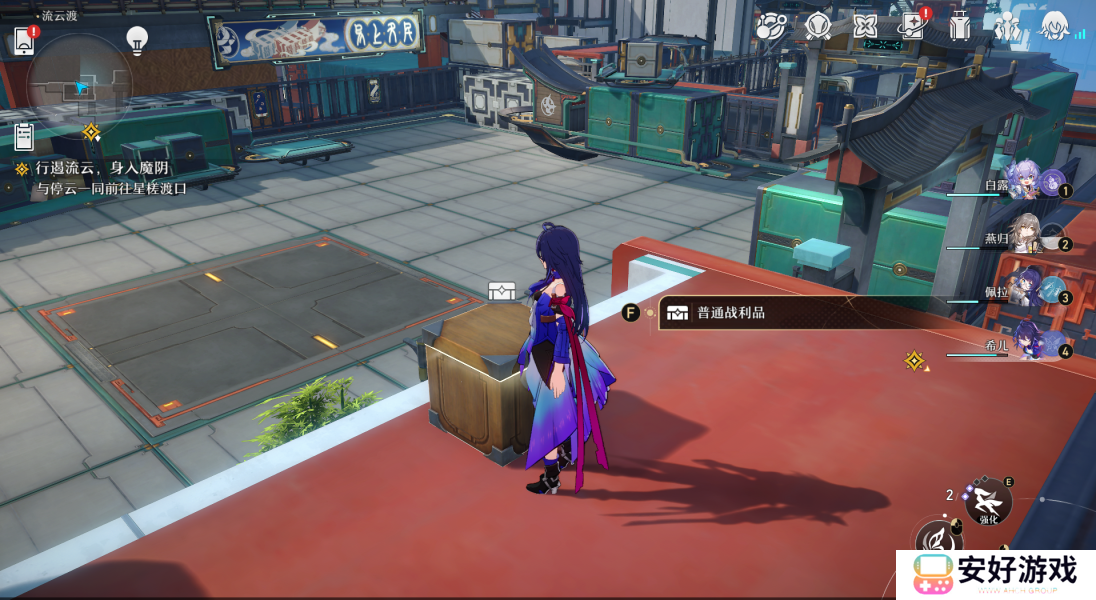Click the 安好游戏 watermark logo
This screenshot has height=600, width=1096.
coord(994,574)
